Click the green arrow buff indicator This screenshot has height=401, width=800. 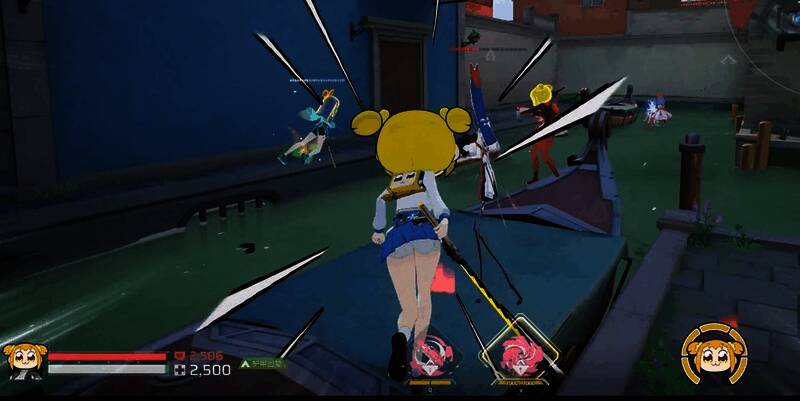(246, 365)
